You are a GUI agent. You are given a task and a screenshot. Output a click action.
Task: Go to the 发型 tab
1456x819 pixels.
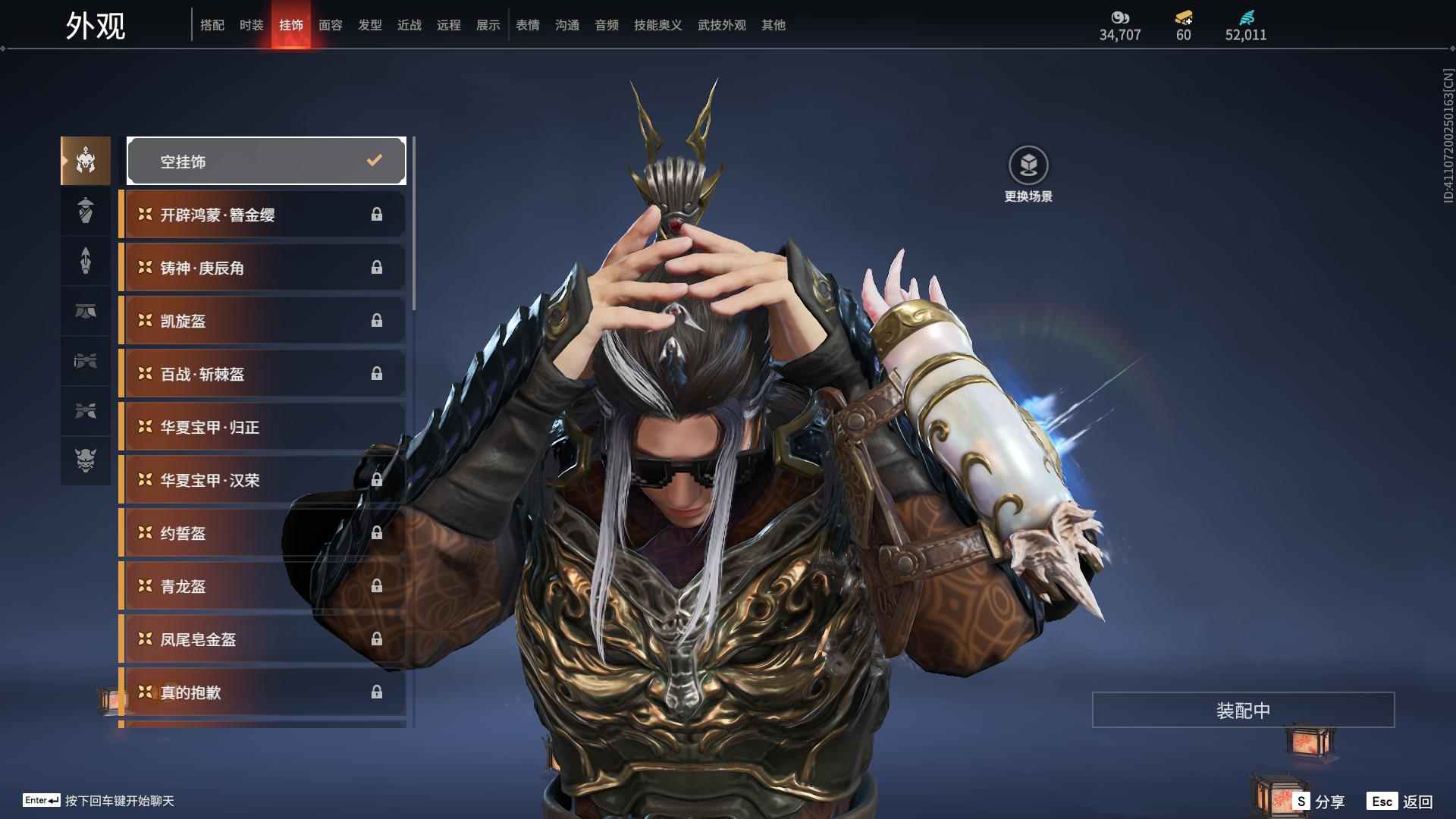coord(369,25)
